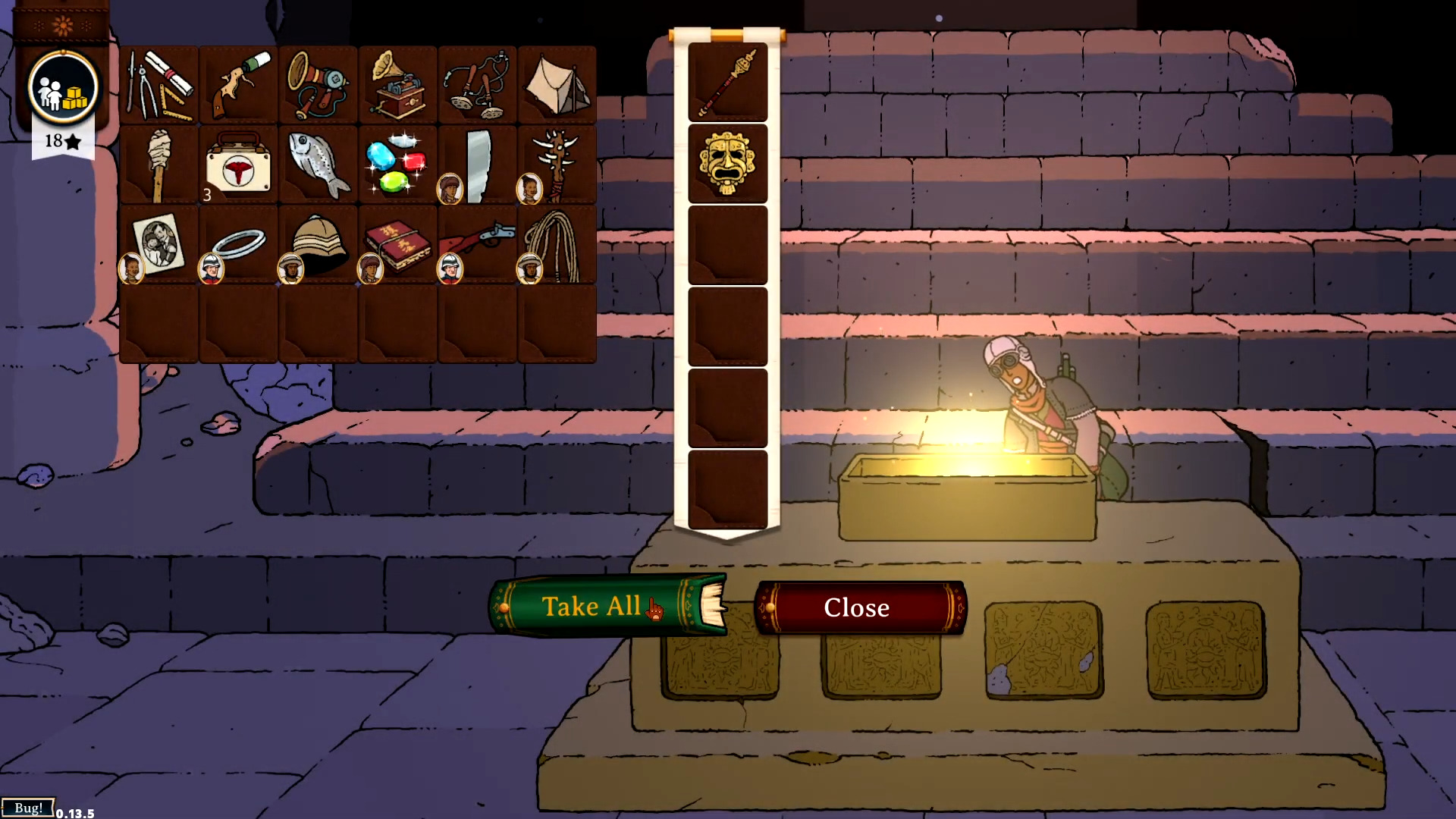1456x819 pixels.
Task: Report a bug with the Bug! button
Action: click(x=28, y=808)
